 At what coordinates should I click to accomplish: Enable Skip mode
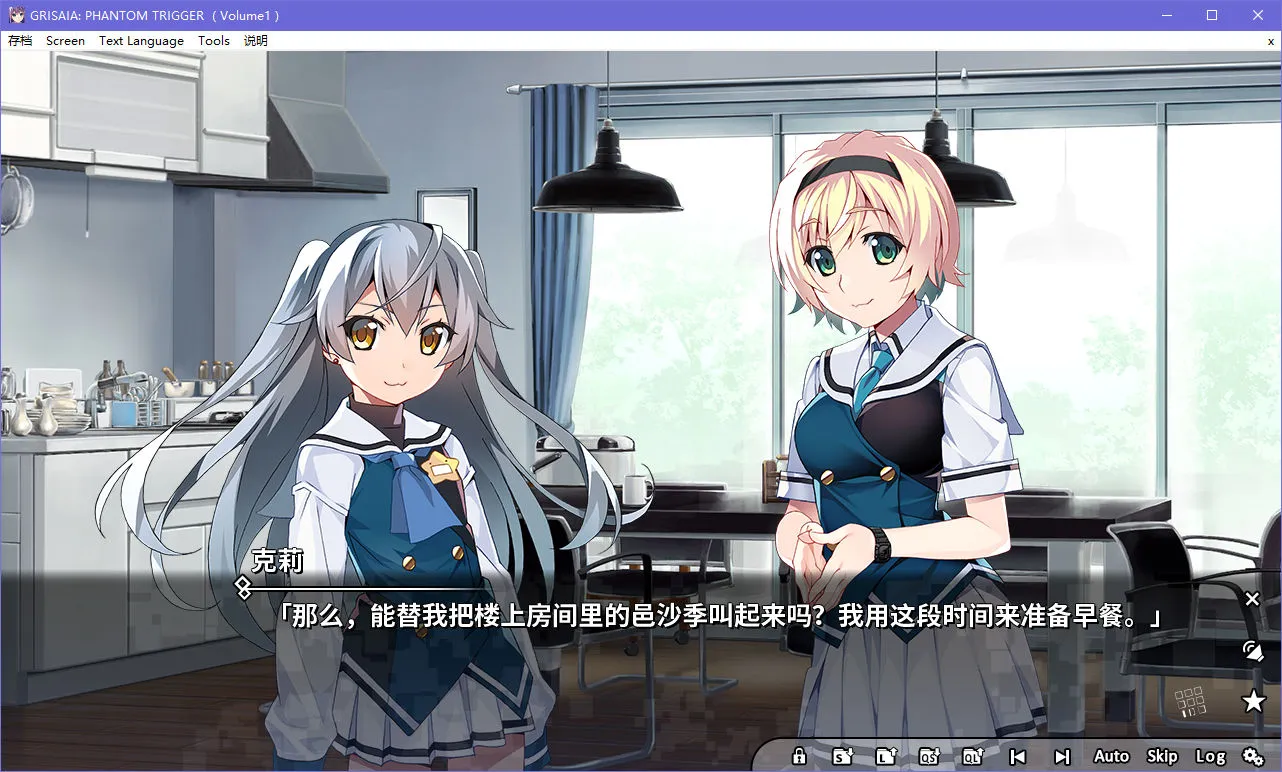point(1160,756)
